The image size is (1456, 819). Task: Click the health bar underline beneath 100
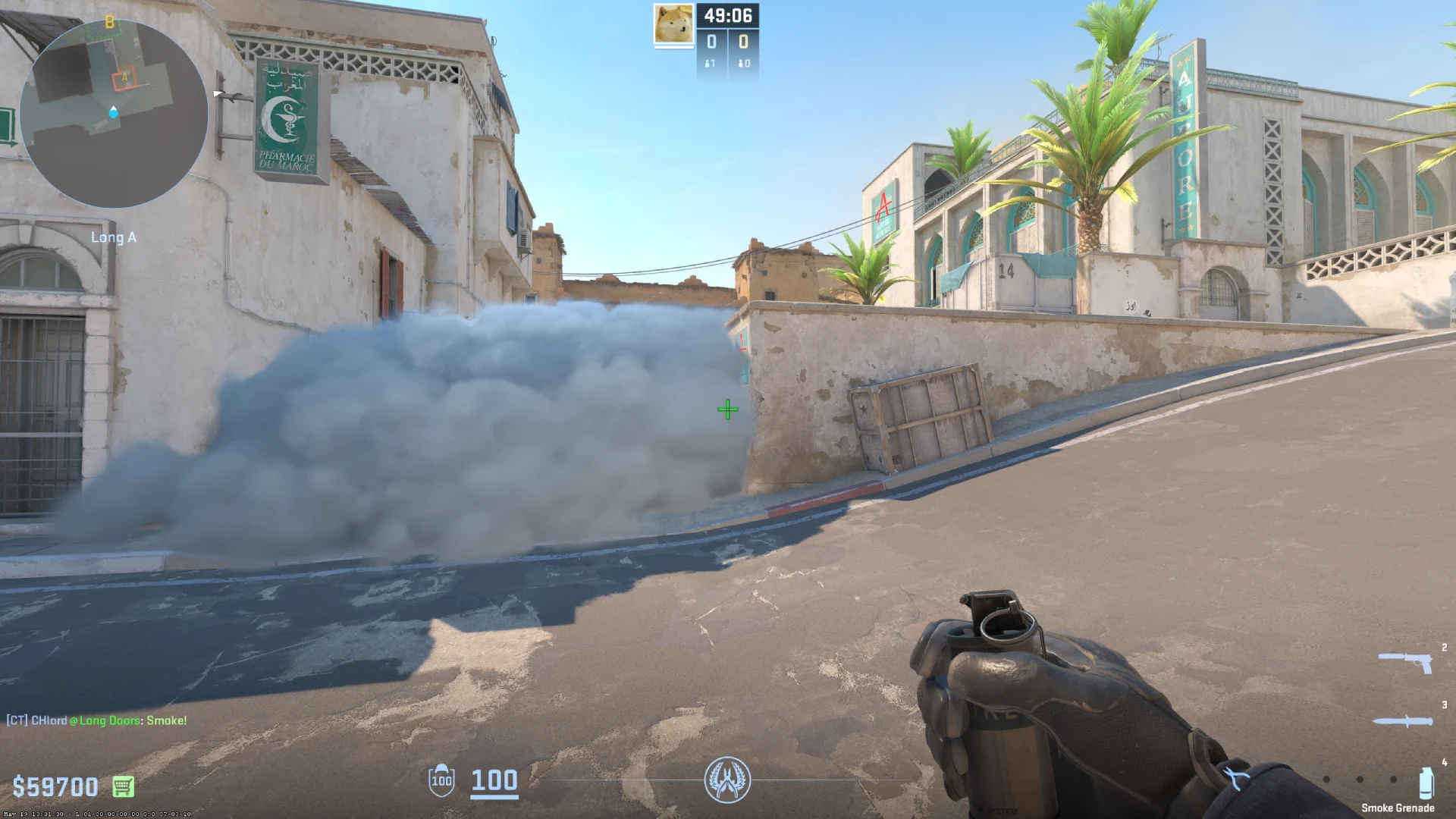(494, 798)
